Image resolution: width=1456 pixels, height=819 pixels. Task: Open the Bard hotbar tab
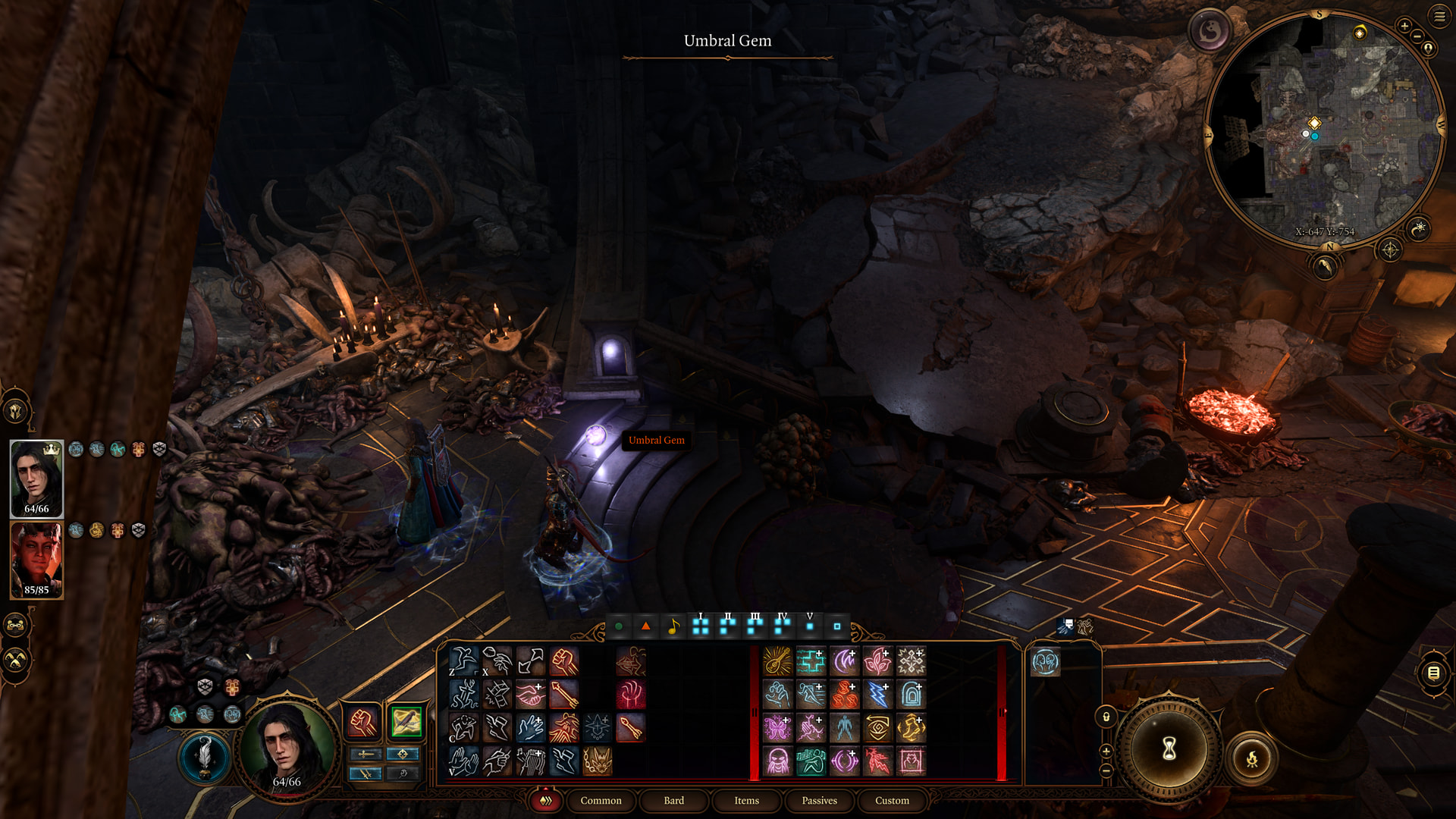click(673, 801)
